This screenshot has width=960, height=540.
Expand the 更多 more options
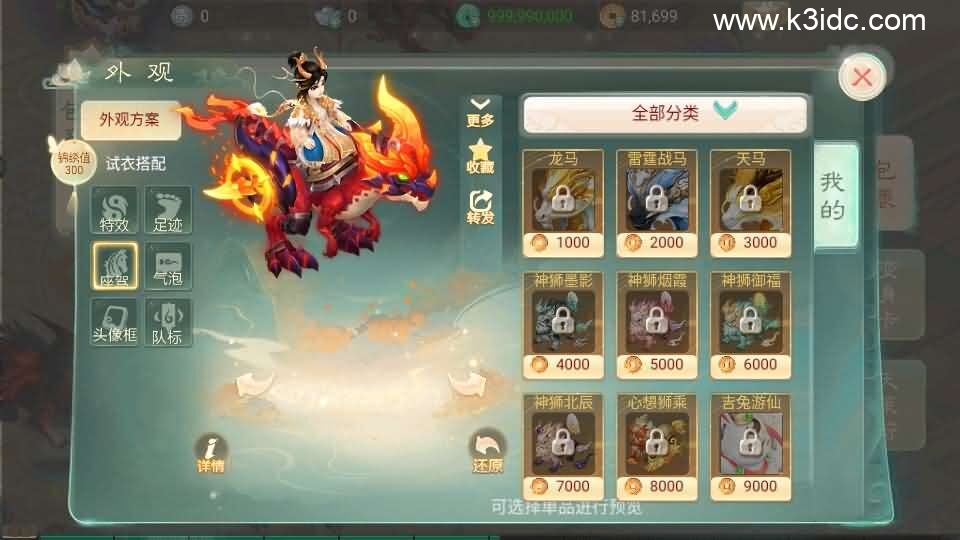click(480, 112)
